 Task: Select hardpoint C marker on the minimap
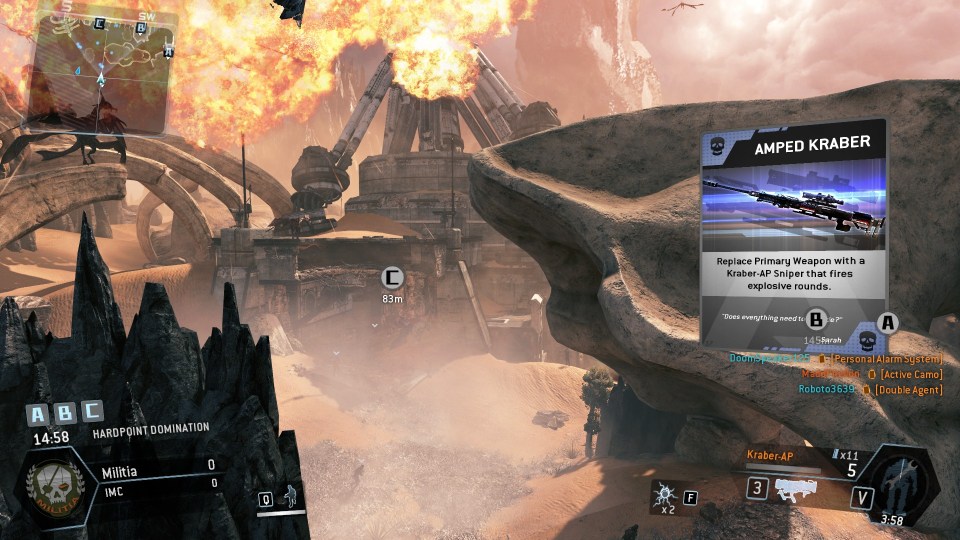(100, 22)
